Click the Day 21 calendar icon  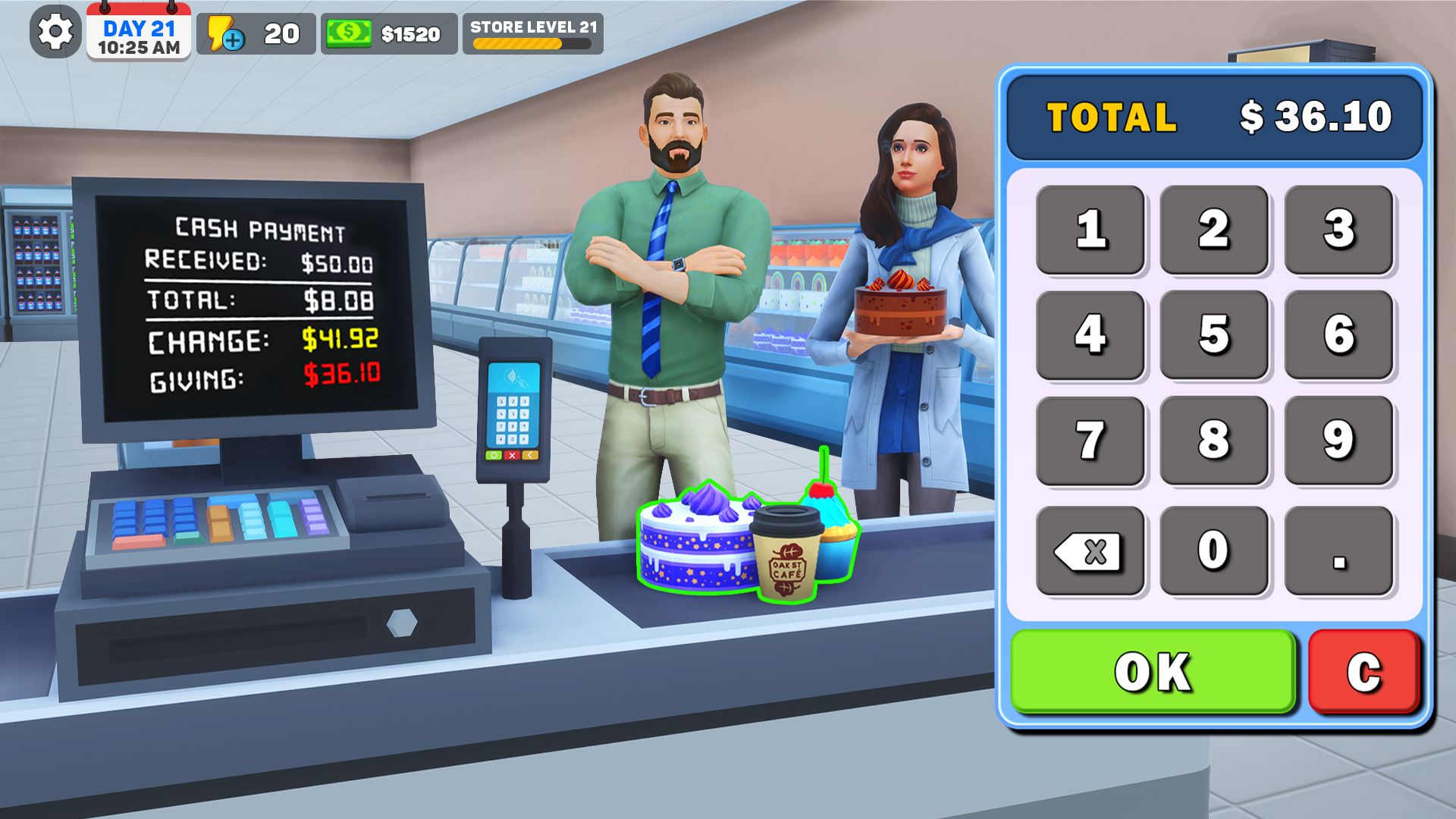[x=140, y=32]
